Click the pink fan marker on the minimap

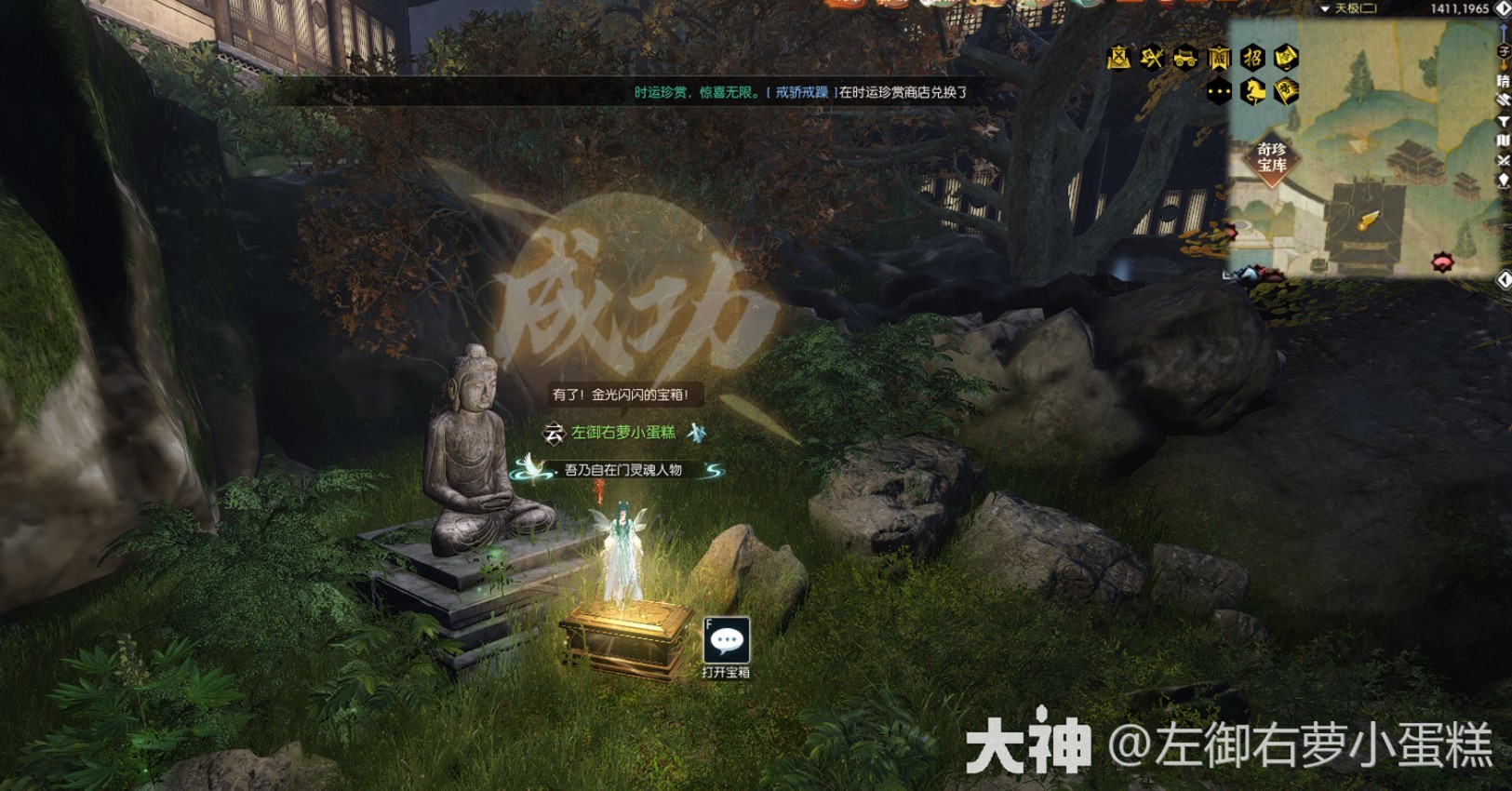point(1441,261)
